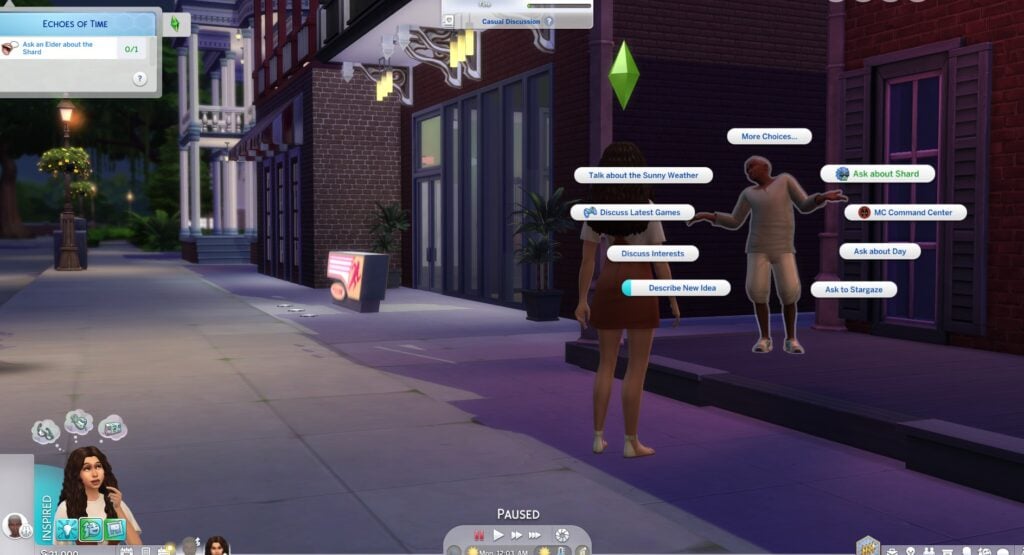Set game speed to double fast-forward
The height and width of the screenshot is (555, 1024).
point(517,535)
